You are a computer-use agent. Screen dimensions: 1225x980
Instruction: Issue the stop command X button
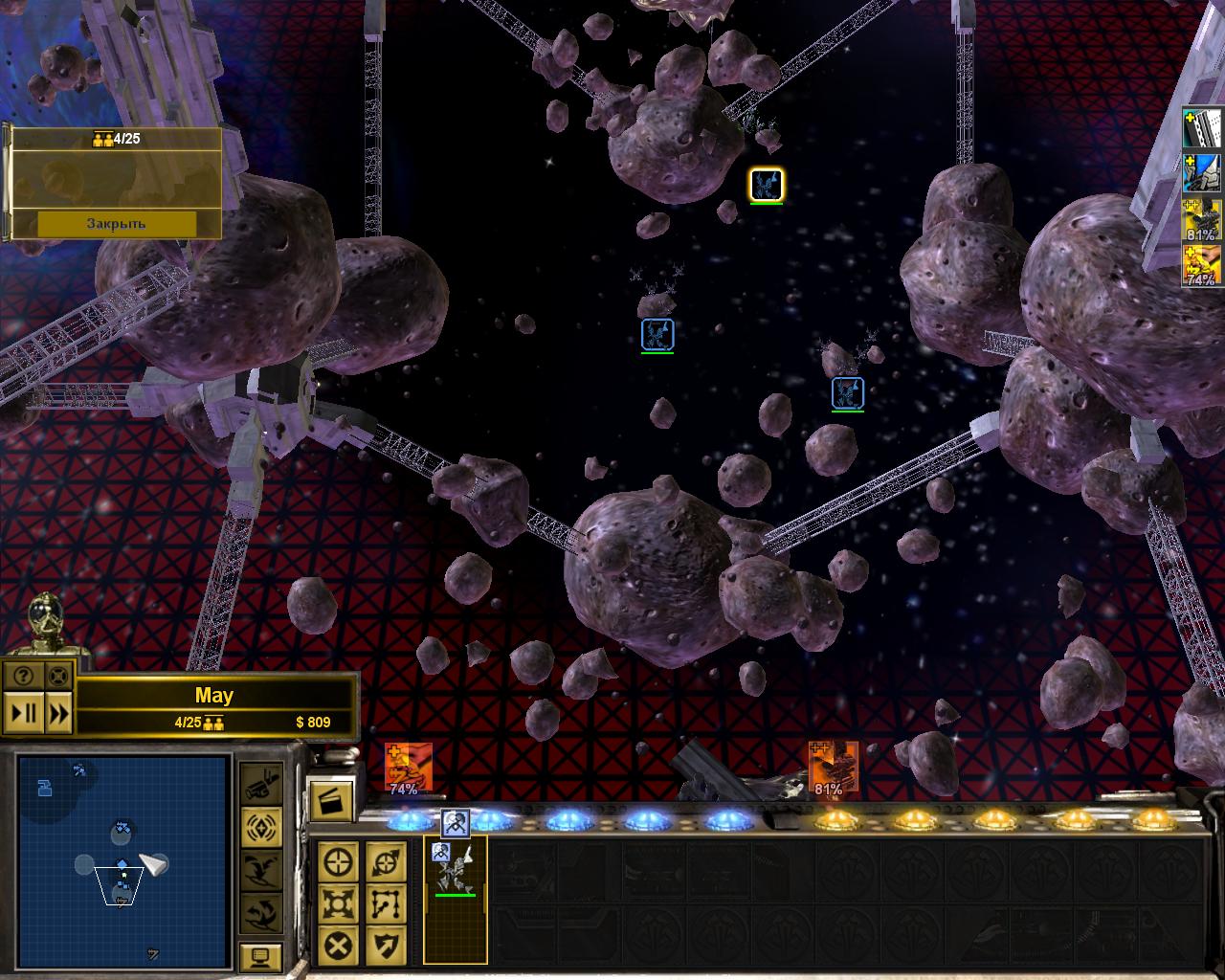pos(338,946)
